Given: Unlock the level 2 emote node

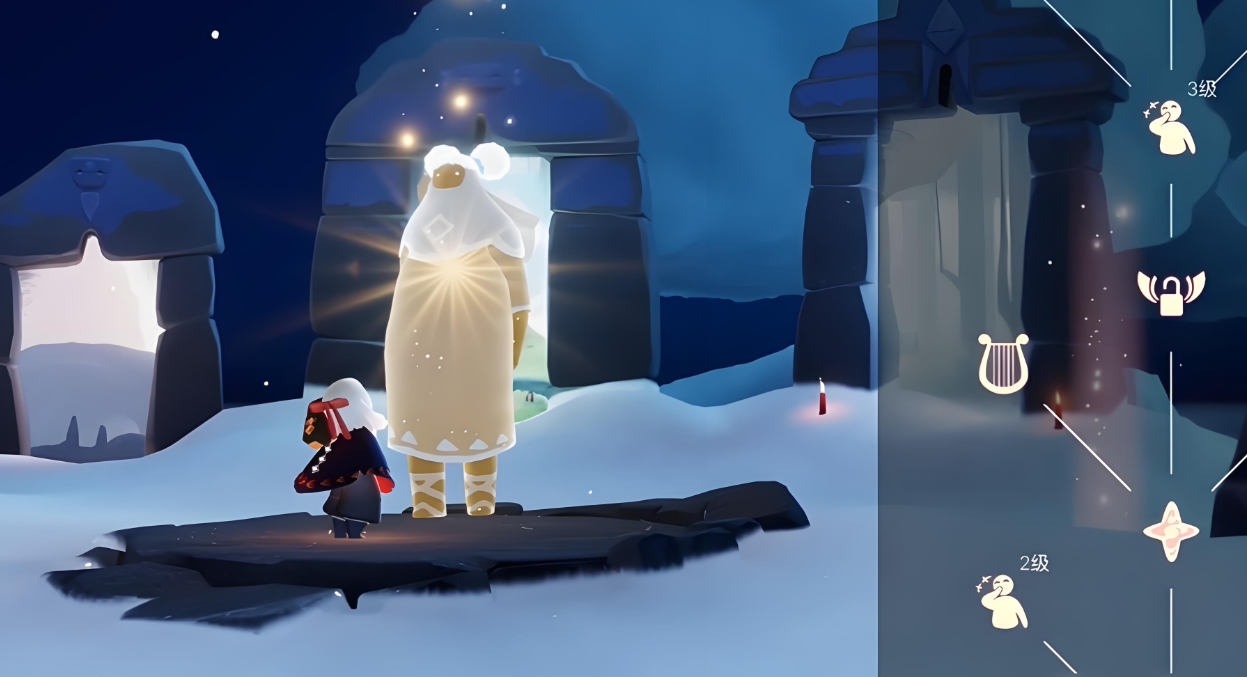Looking at the screenshot, I should click(x=1002, y=601).
